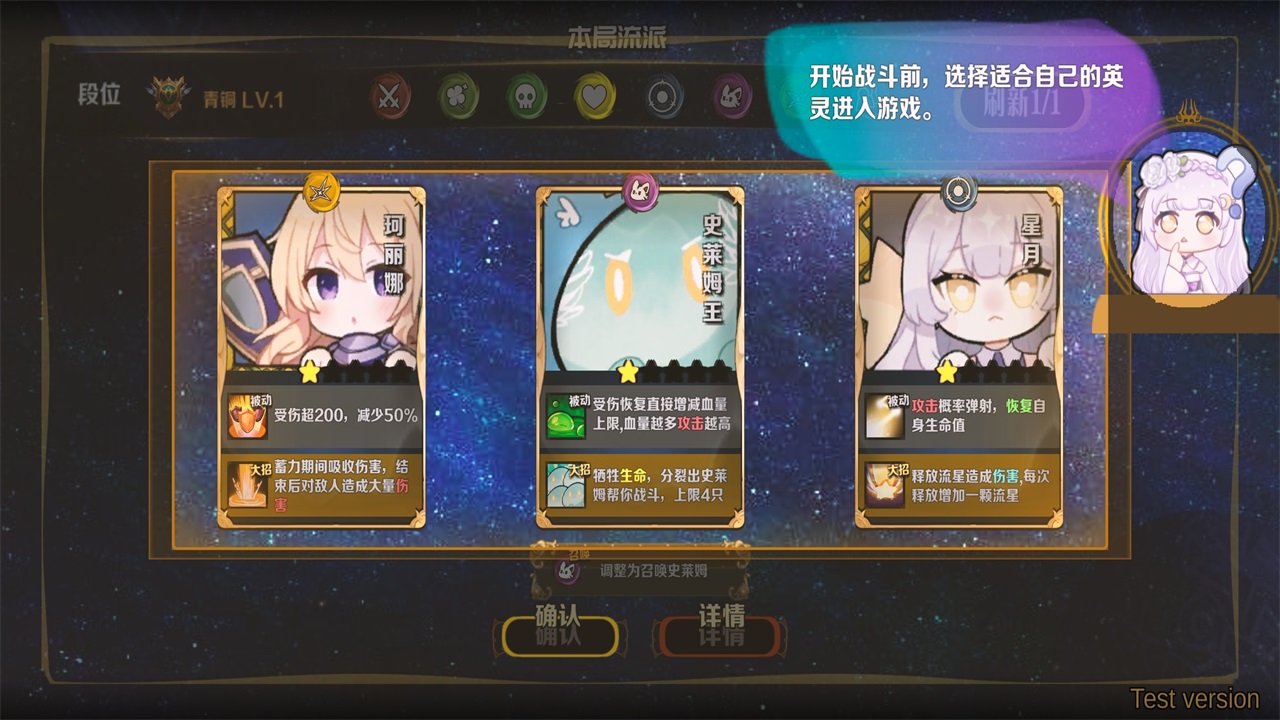Click the 珂丽娜 charge ultimate skill icon
1280x720 pixels.
(x=247, y=485)
